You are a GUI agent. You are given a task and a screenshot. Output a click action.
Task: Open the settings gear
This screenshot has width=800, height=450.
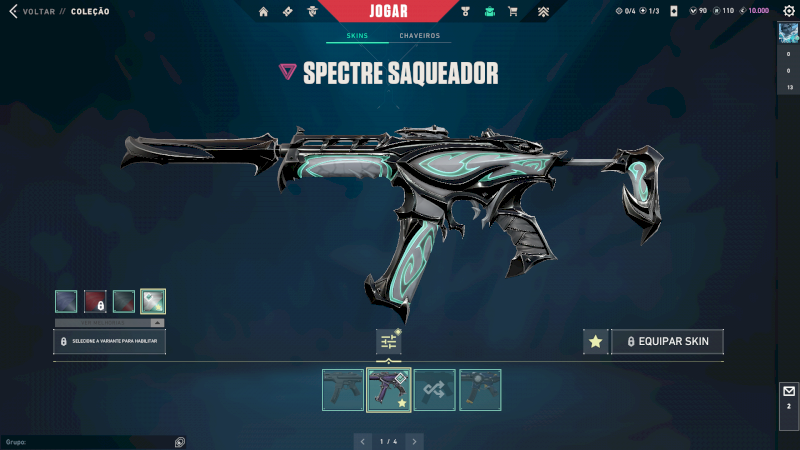coord(788,11)
